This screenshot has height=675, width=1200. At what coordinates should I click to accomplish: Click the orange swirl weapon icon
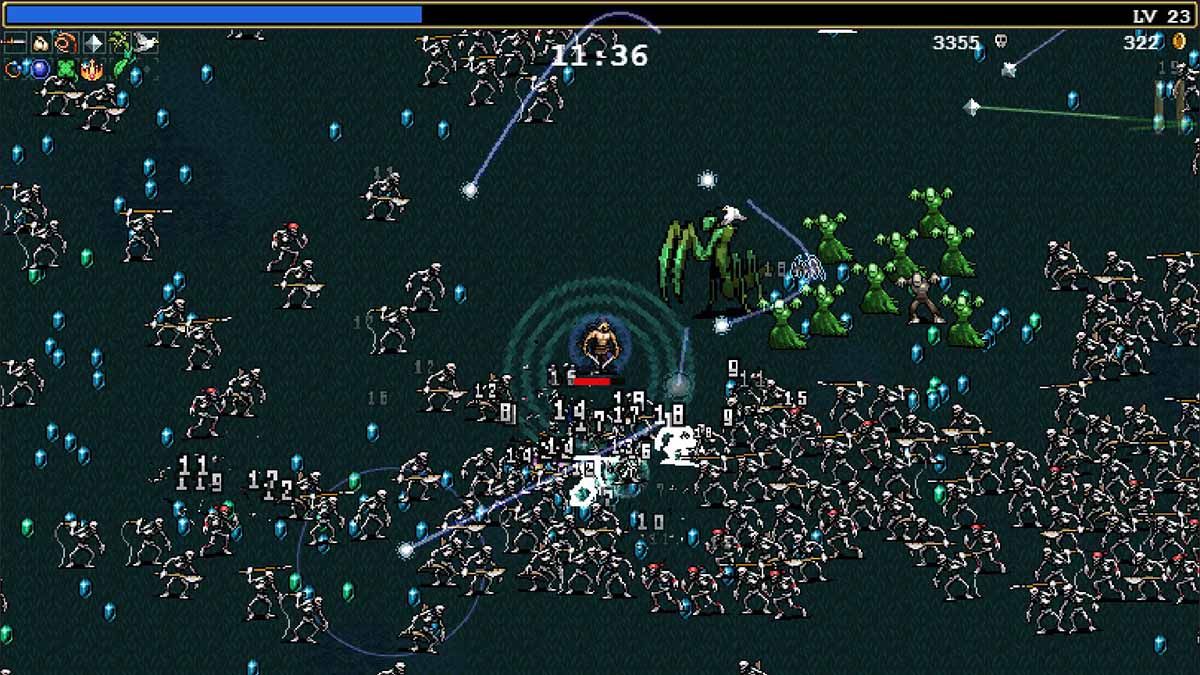tap(67, 43)
